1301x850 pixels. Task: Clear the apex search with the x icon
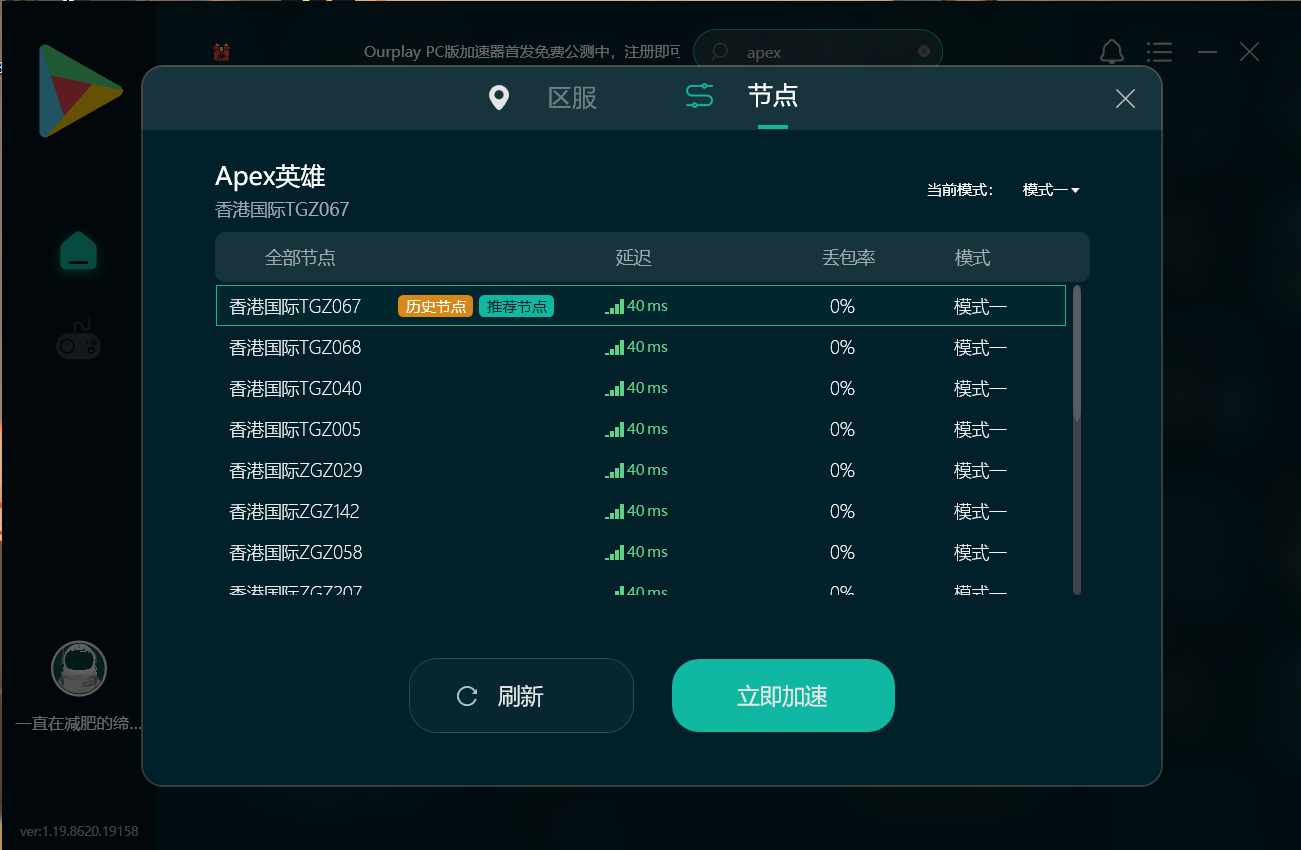click(923, 51)
